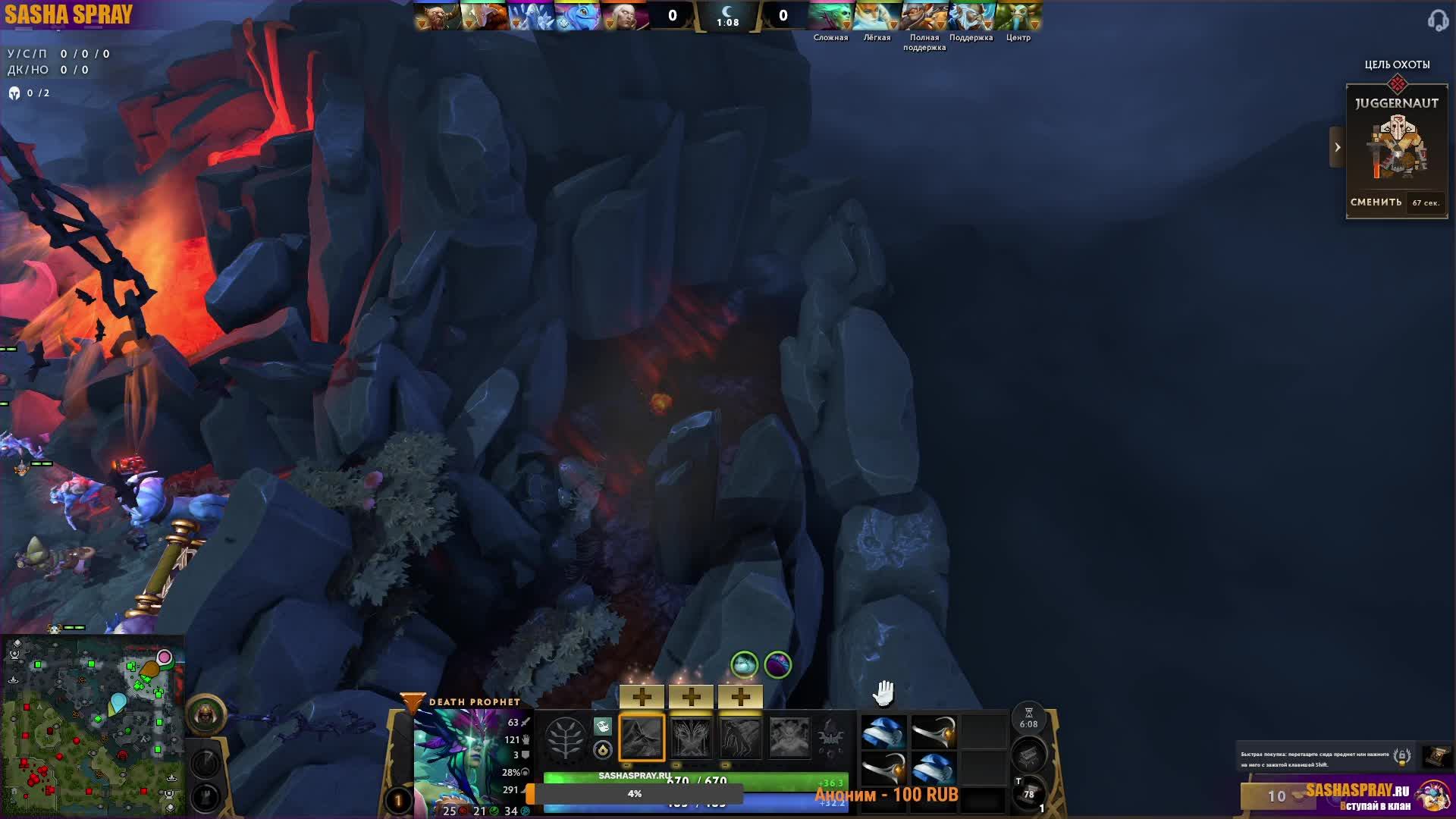This screenshot has height=819, width=1456.
Task: Open the shop via the gold button
Action: 1276,796
